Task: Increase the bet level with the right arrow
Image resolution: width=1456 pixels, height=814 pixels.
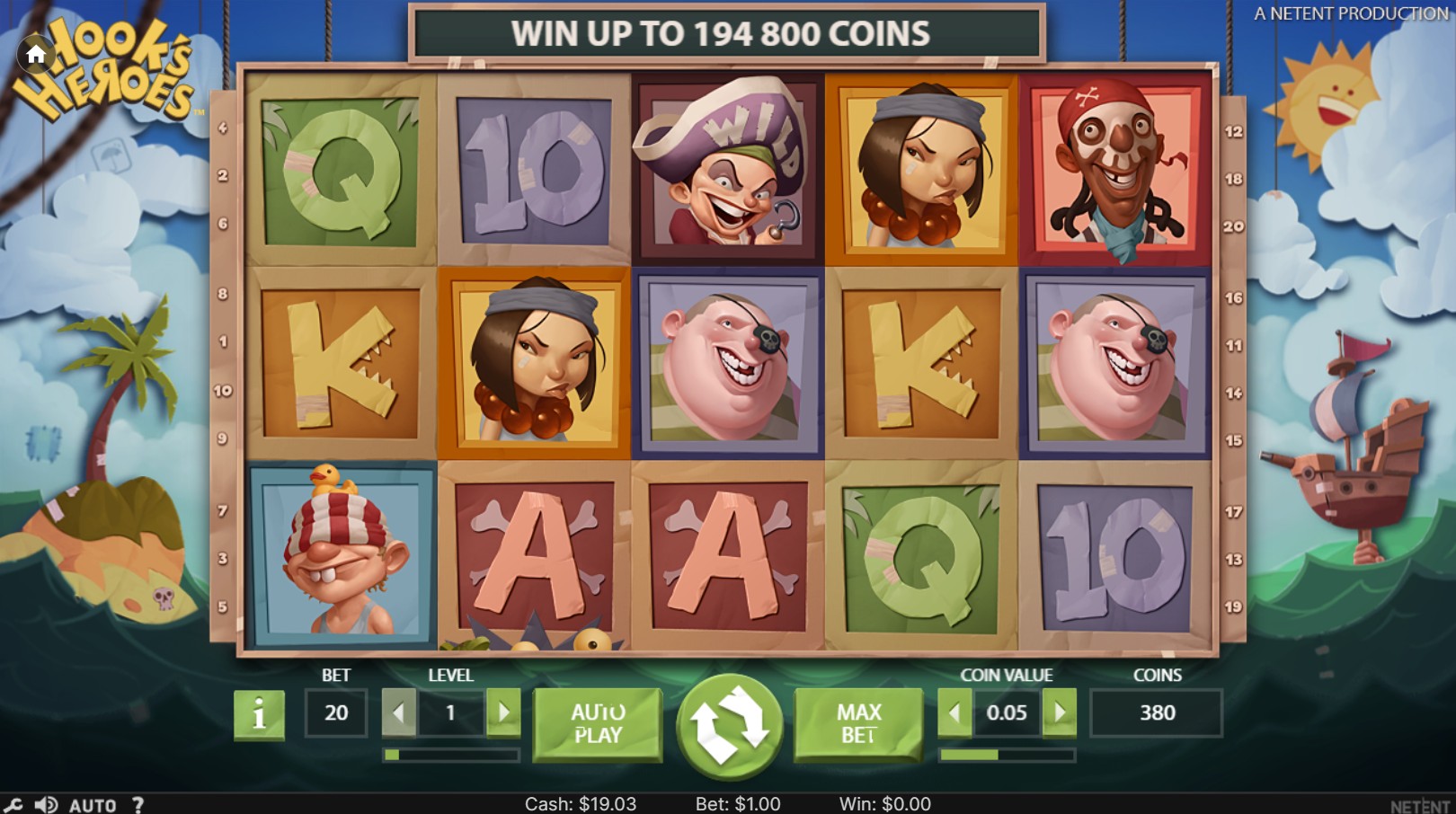Action: click(x=502, y=712)
